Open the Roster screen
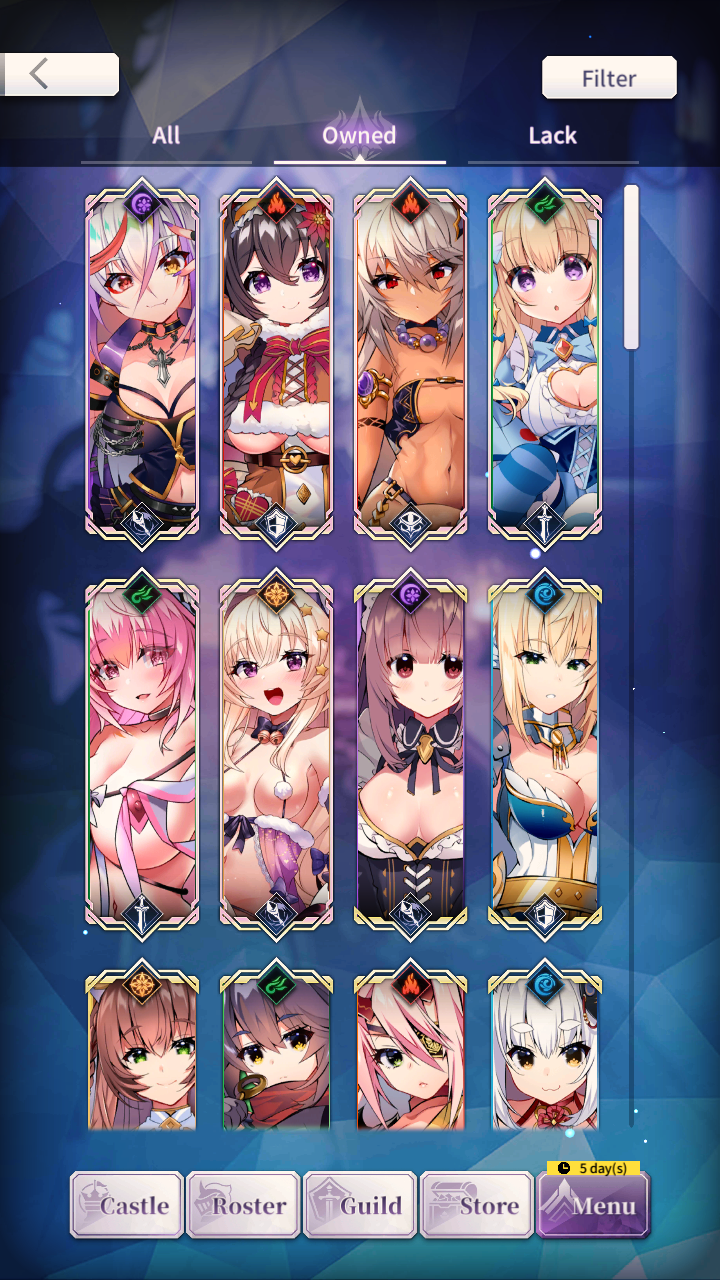 coord(243,1205)
